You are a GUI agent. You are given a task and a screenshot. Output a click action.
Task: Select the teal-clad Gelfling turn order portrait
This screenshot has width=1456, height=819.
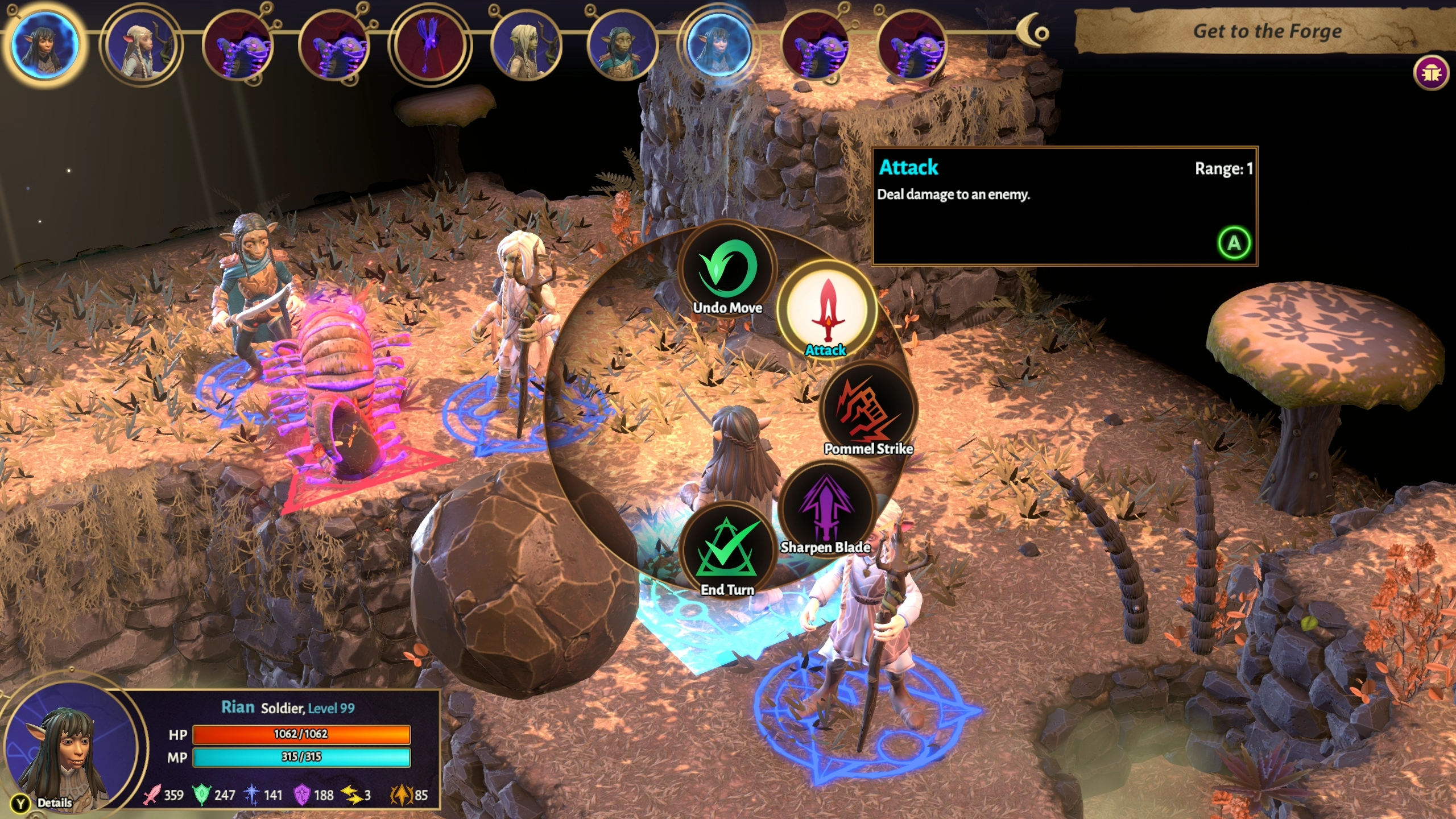(622, 47)
